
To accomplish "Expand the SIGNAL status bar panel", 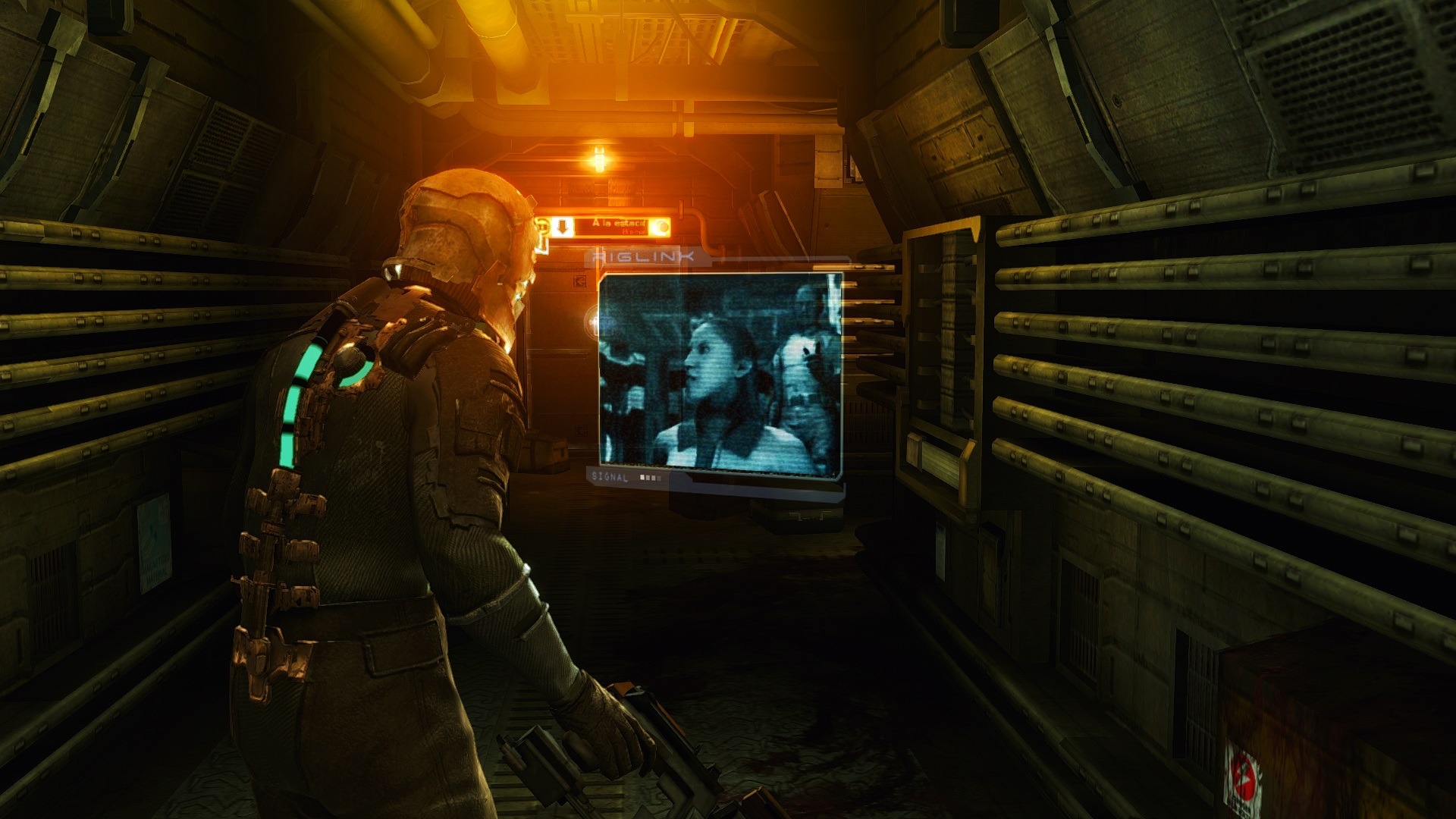I will 629,478.
